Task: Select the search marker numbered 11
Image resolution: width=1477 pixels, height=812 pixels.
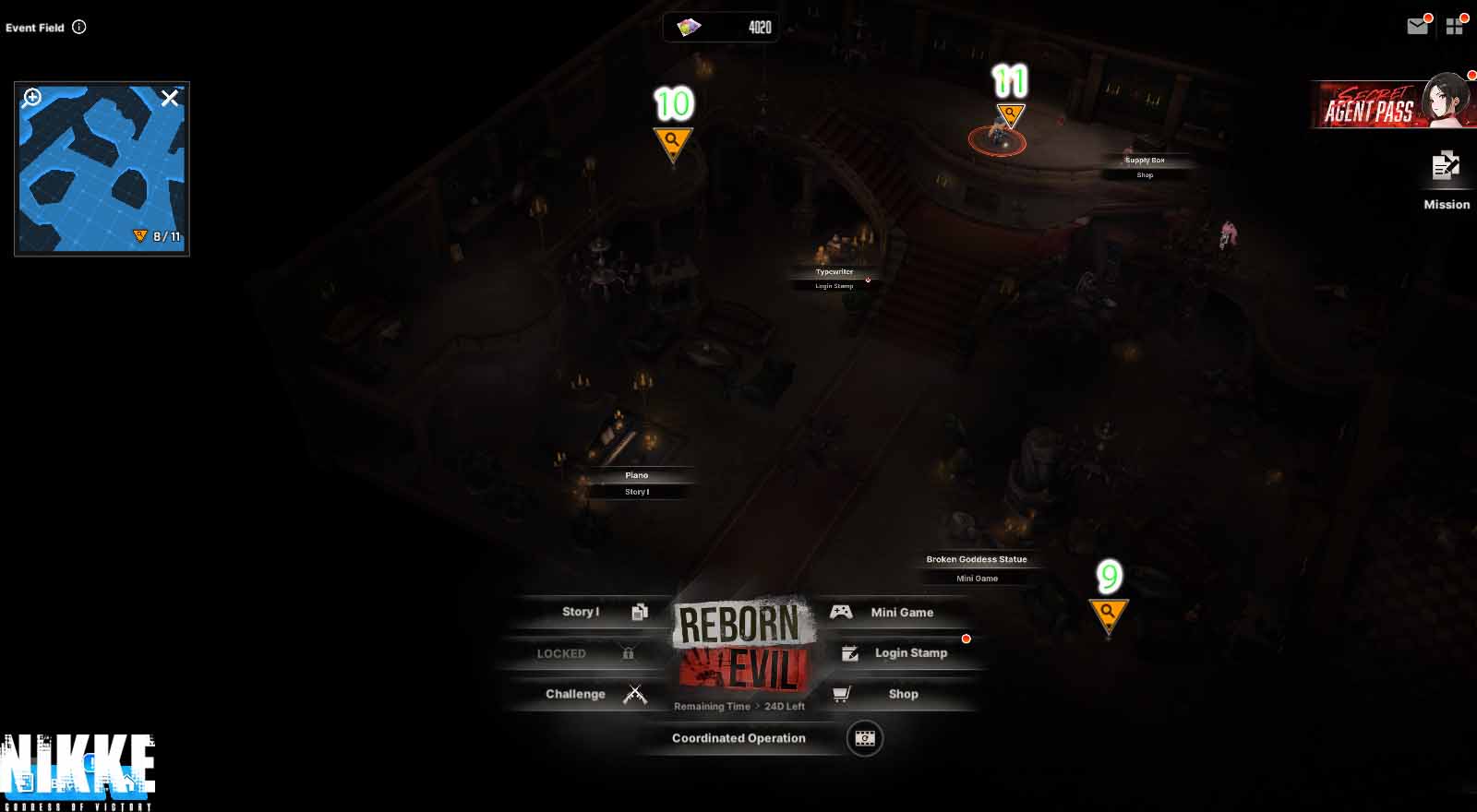Action: pyautogui.click(x=1011, y=116)
